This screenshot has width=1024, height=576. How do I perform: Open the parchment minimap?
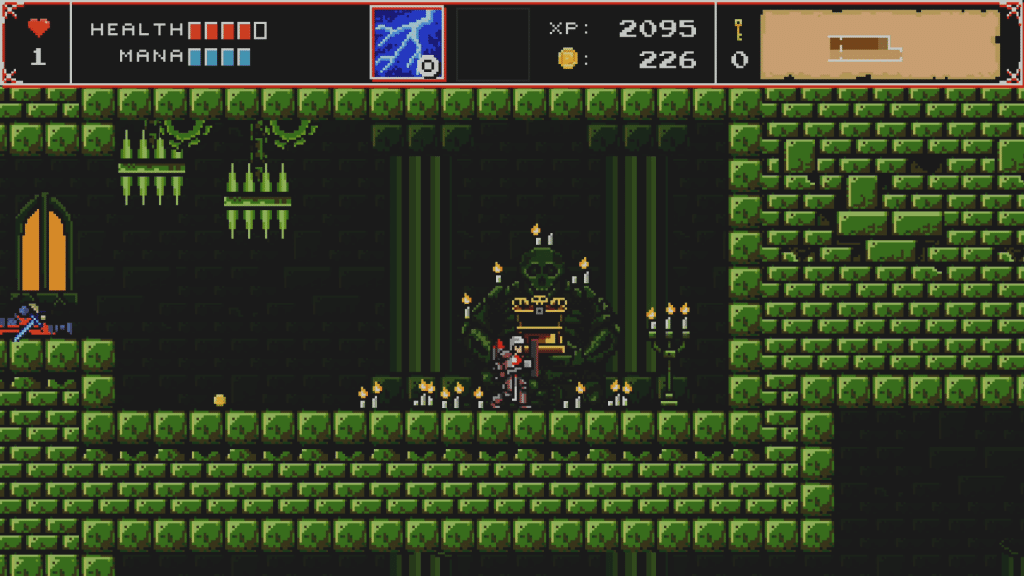[880, 44]
